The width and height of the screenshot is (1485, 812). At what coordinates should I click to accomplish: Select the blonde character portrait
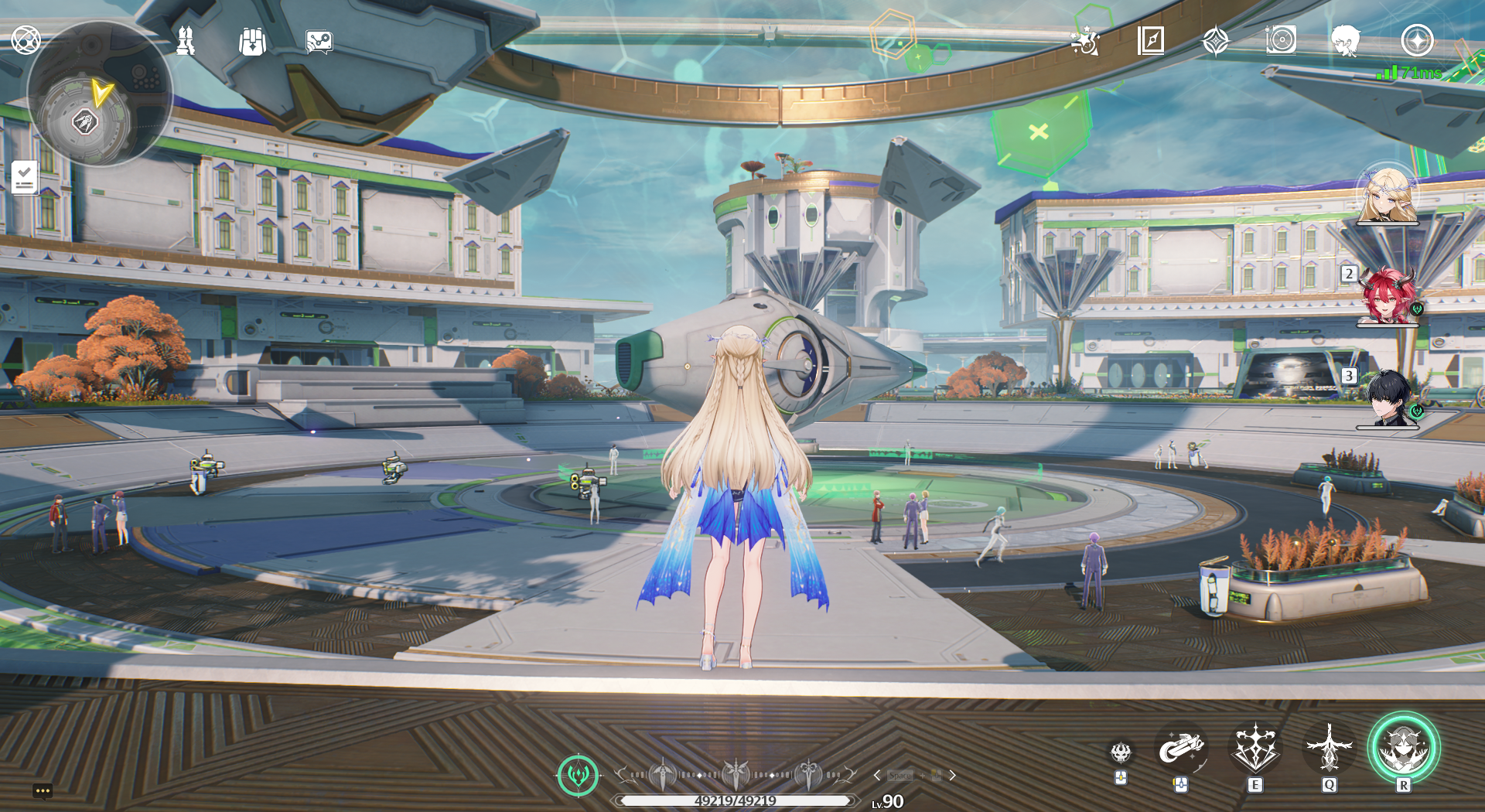(x=1388, y=196)
